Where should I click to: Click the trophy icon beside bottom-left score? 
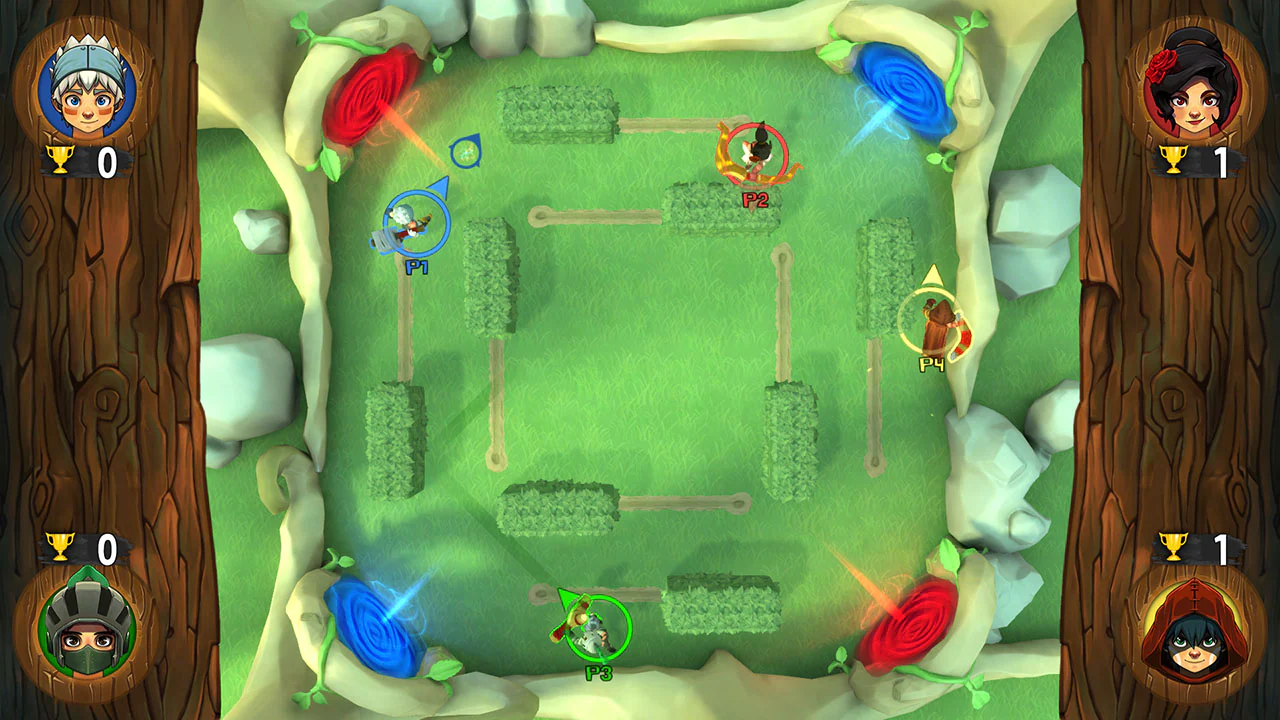(62, 548)
